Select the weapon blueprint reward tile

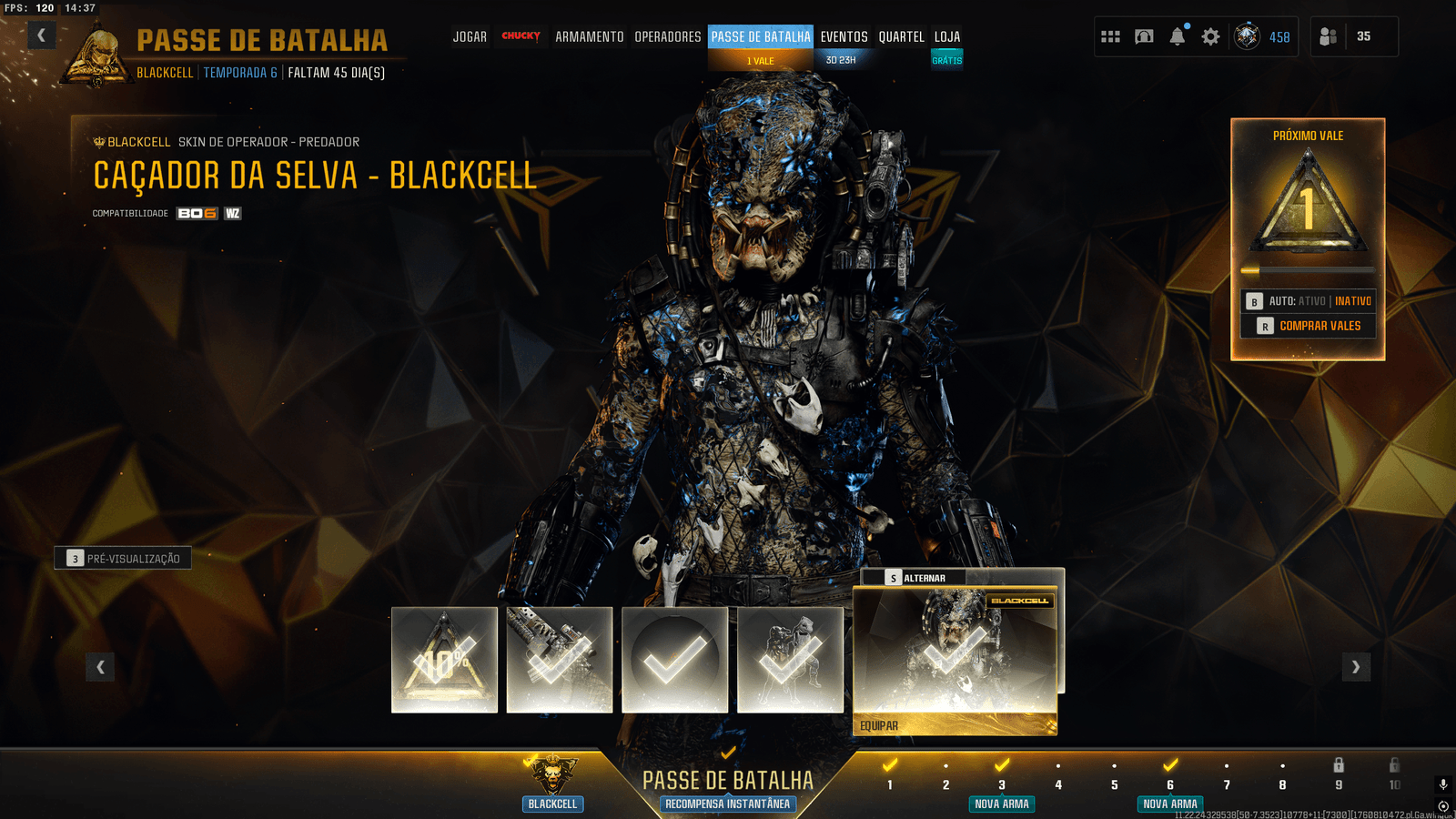[x=560, y=660]
